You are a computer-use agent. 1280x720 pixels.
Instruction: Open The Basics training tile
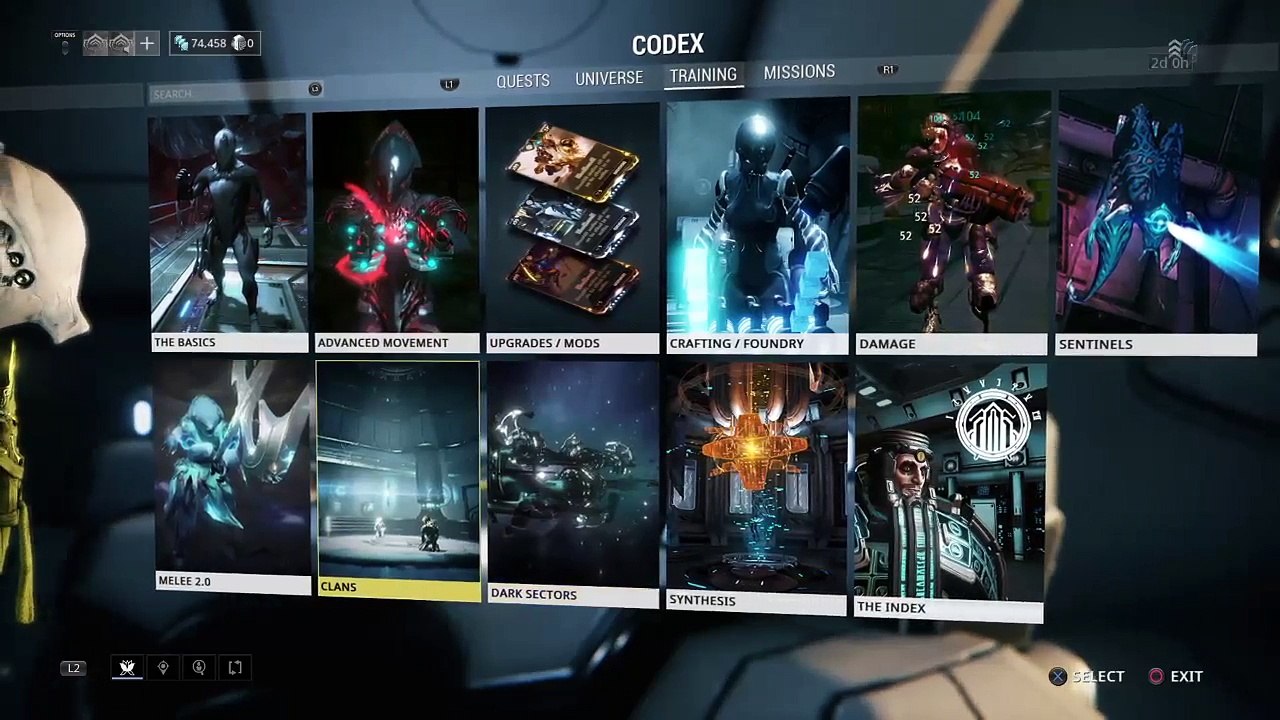pyautogui.click(x=229, y=231)
